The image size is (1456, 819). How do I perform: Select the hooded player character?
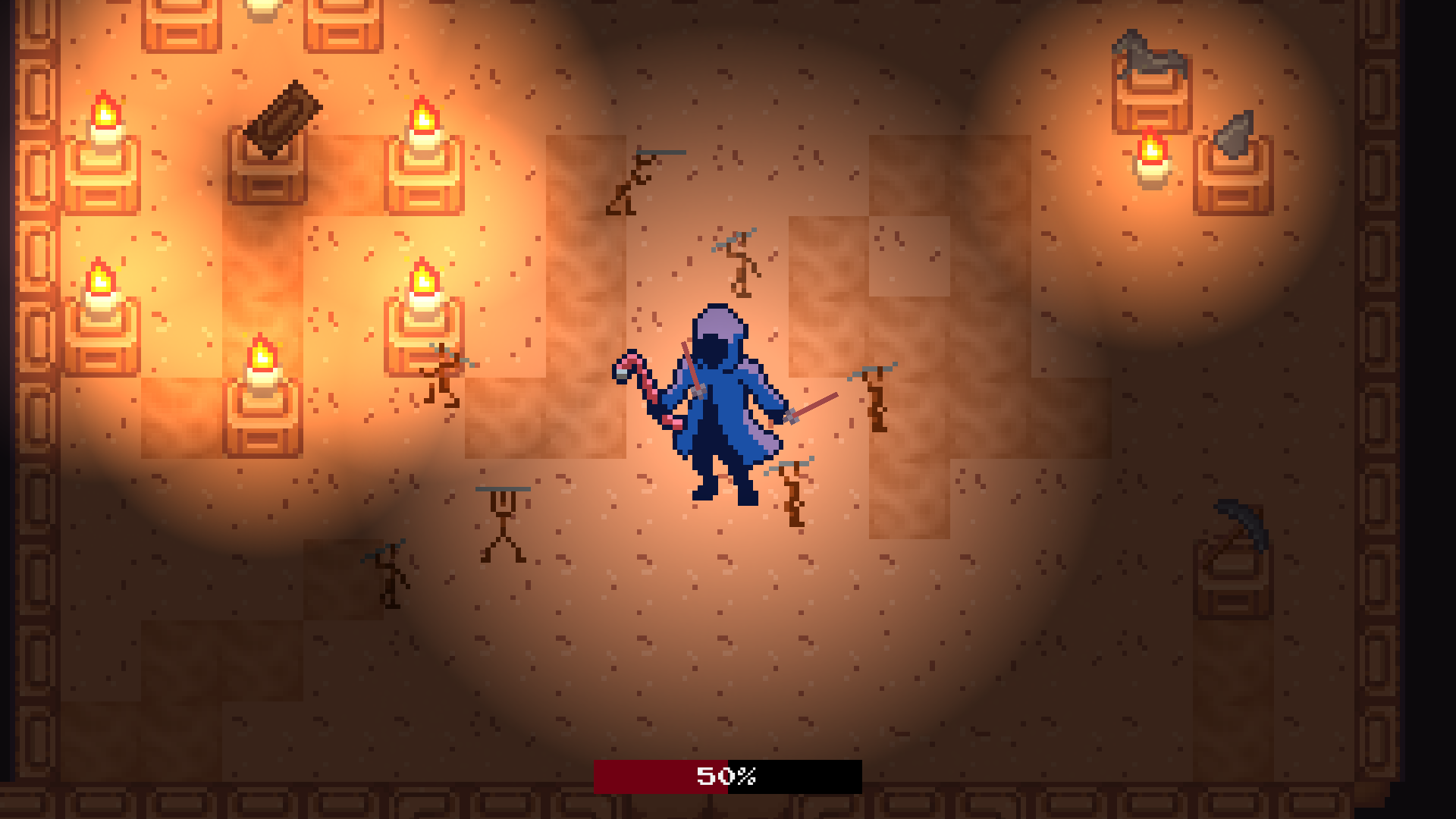pos(724,394)
